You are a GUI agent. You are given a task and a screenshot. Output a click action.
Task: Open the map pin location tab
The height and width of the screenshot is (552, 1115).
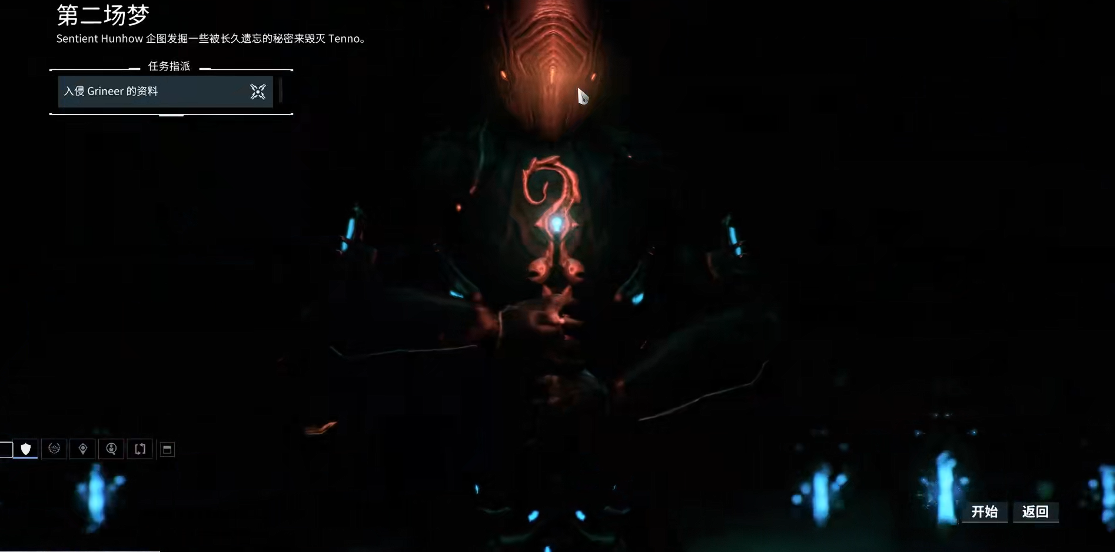[x=83, y=449]
